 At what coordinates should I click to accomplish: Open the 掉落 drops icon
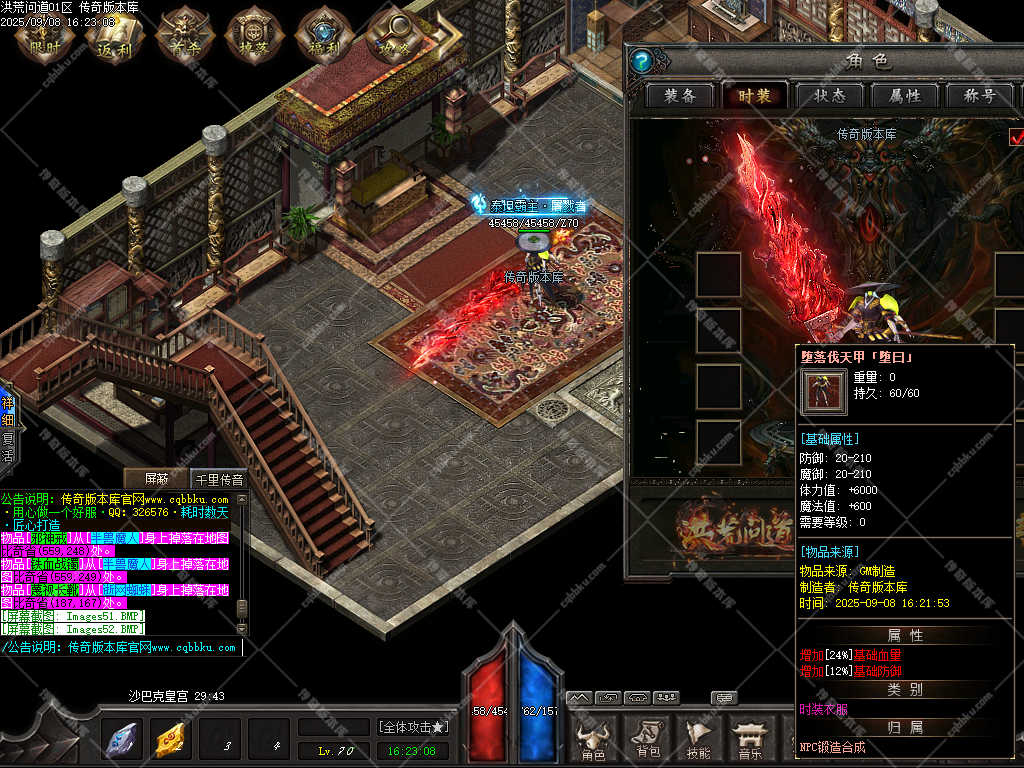pyautogui.click(x=253, y=36)
